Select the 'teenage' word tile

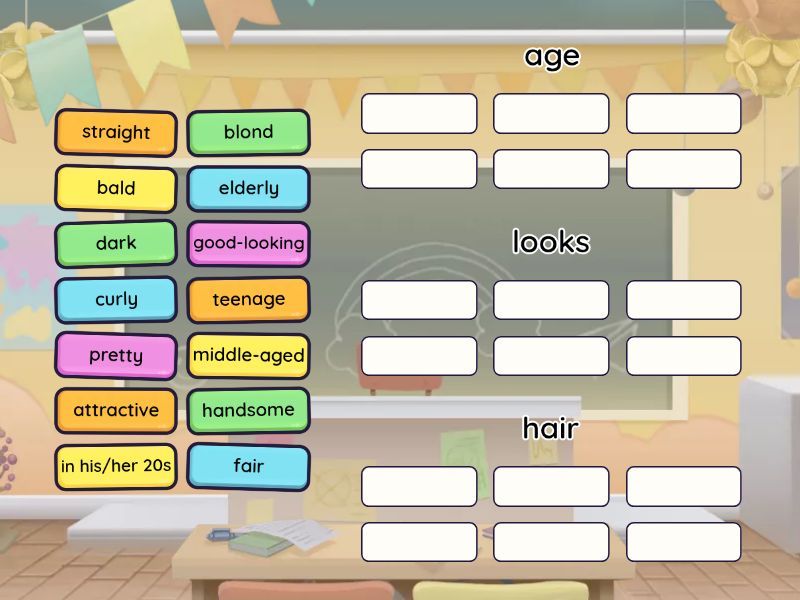point(248,299)
